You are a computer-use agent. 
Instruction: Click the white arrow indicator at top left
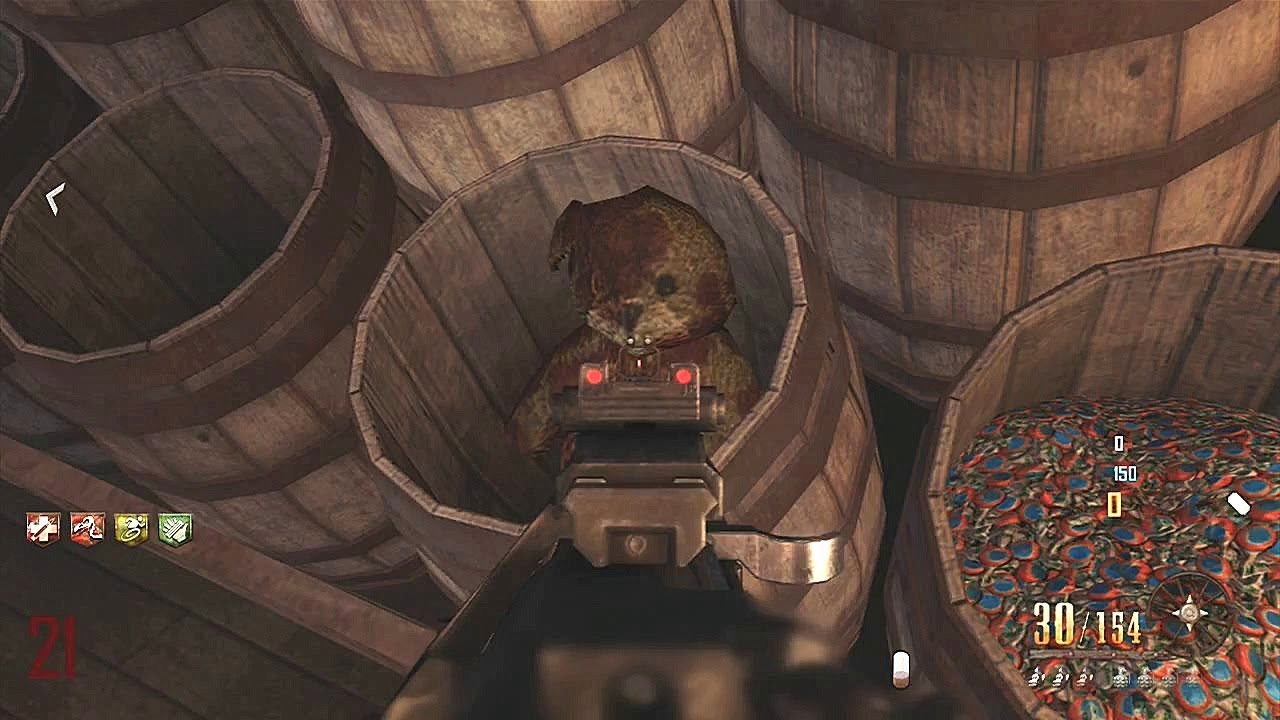click(55, 198)
